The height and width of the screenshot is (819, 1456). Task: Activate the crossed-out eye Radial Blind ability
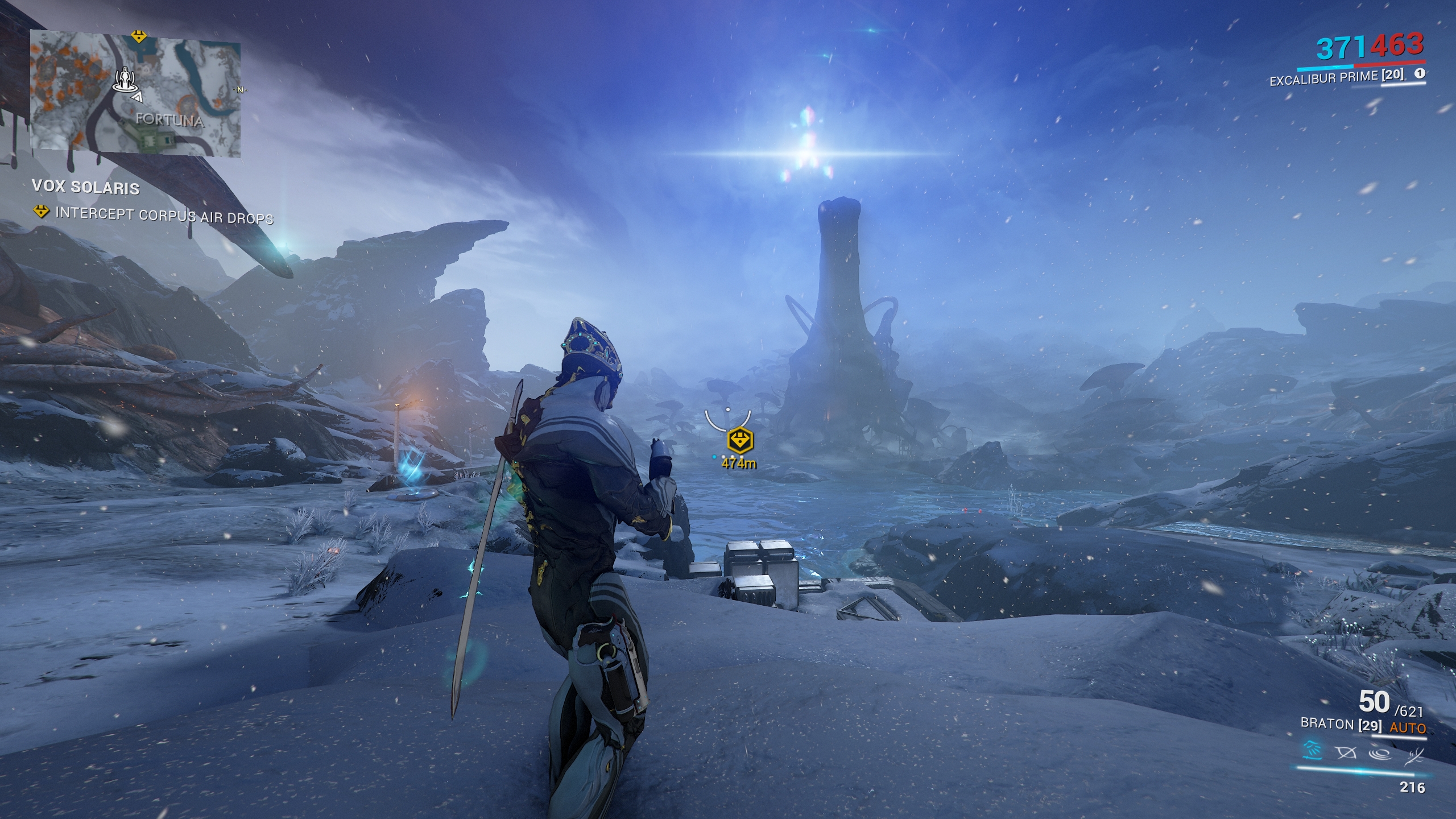1346,753
